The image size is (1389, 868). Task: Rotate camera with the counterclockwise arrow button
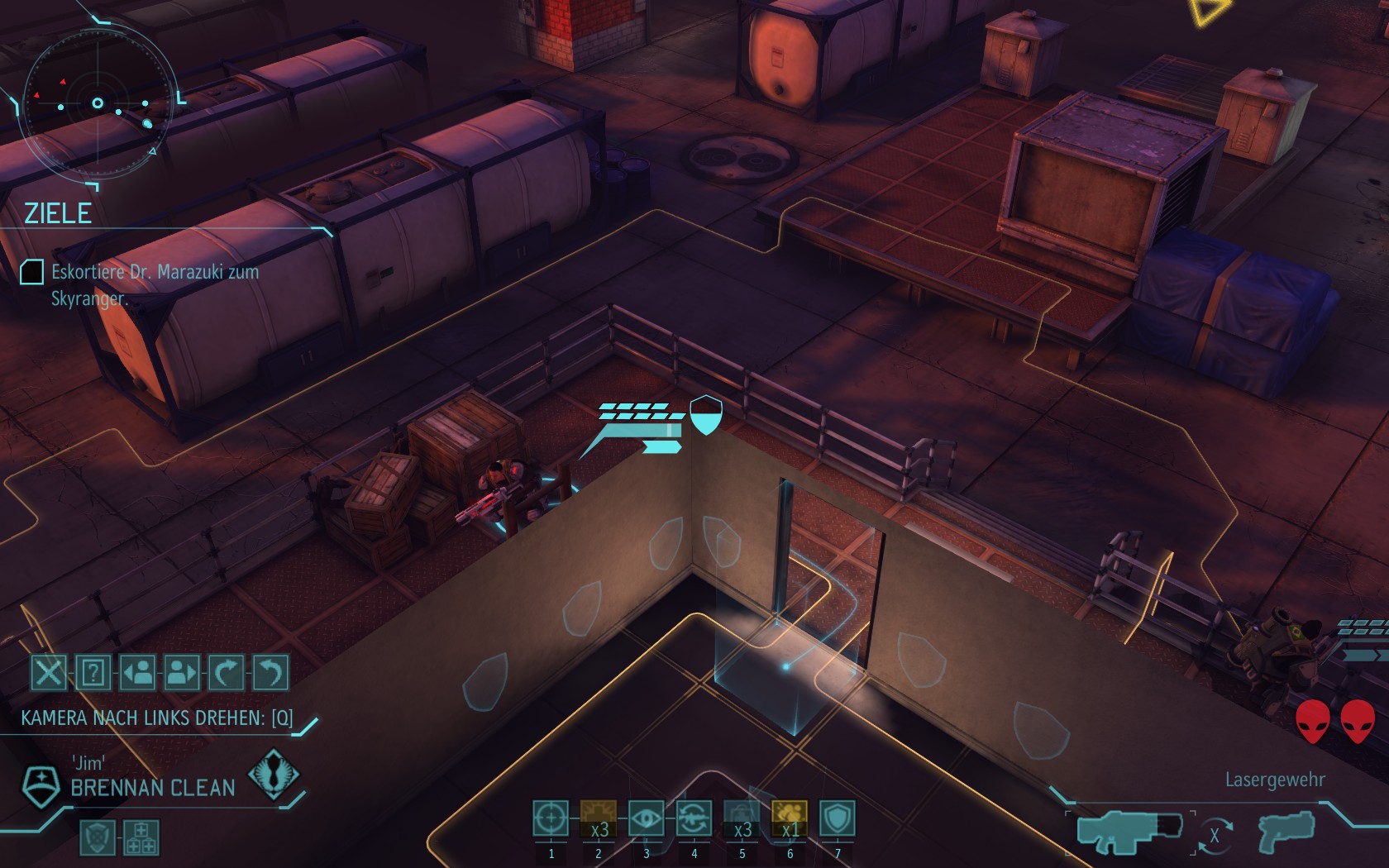click(270, 673)
